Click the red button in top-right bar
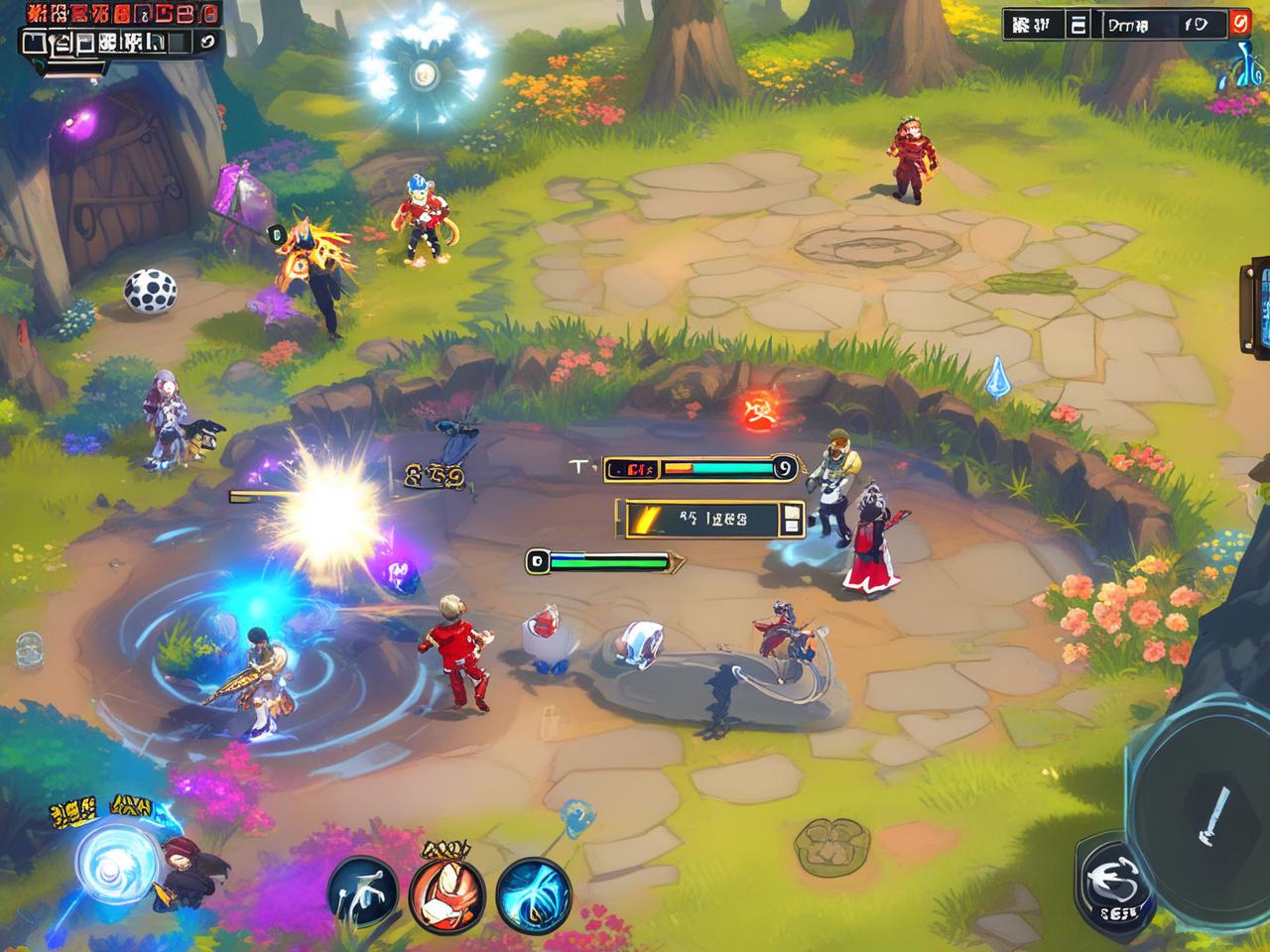 coord(1239,24)
